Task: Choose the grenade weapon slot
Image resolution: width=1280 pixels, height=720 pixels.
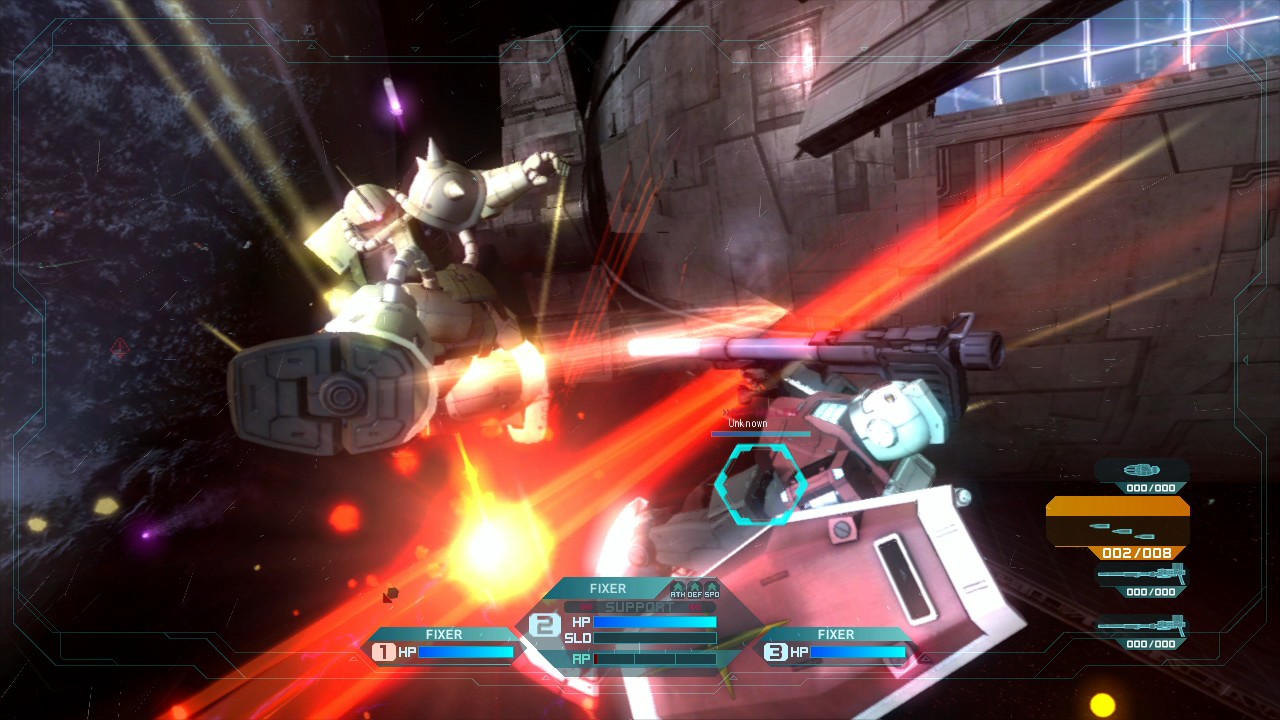Action: [1142, 474]
